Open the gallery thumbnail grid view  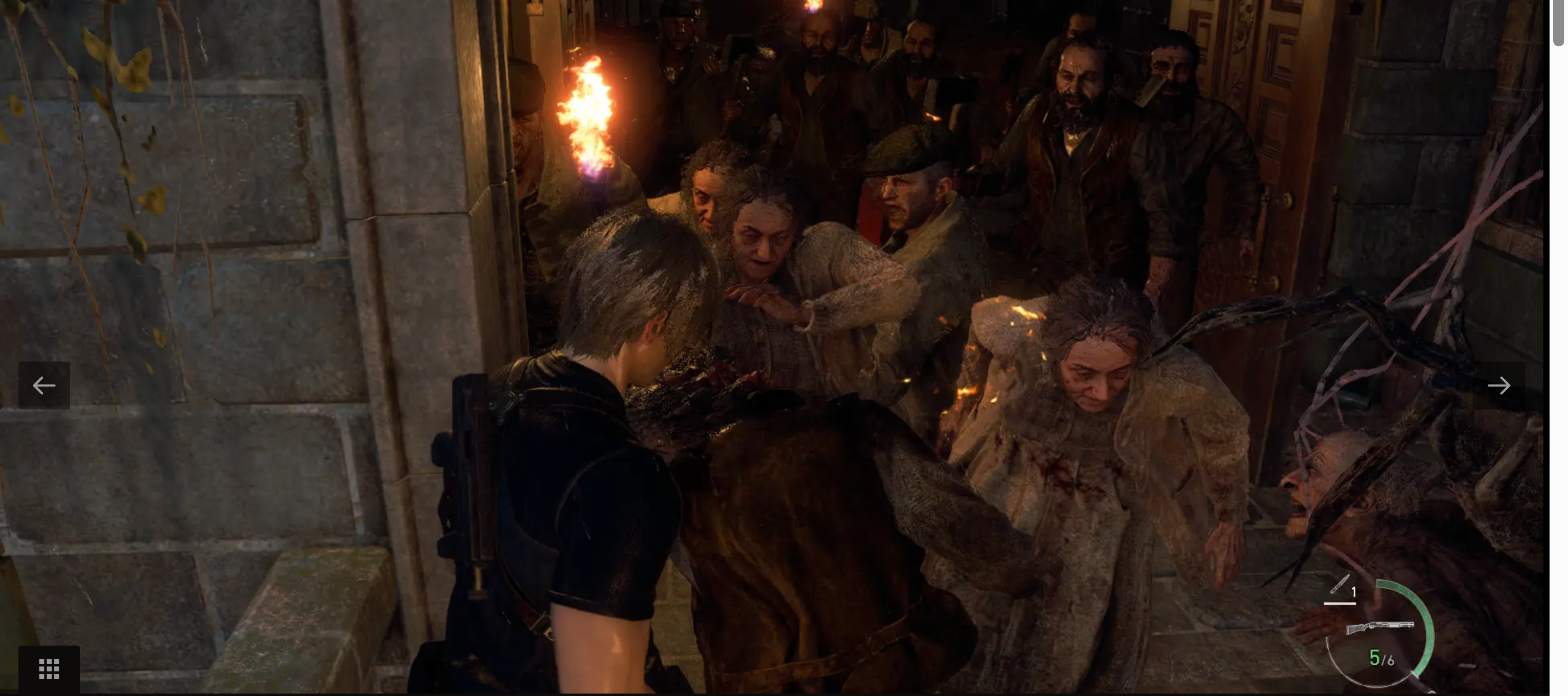tap(49, 669)
